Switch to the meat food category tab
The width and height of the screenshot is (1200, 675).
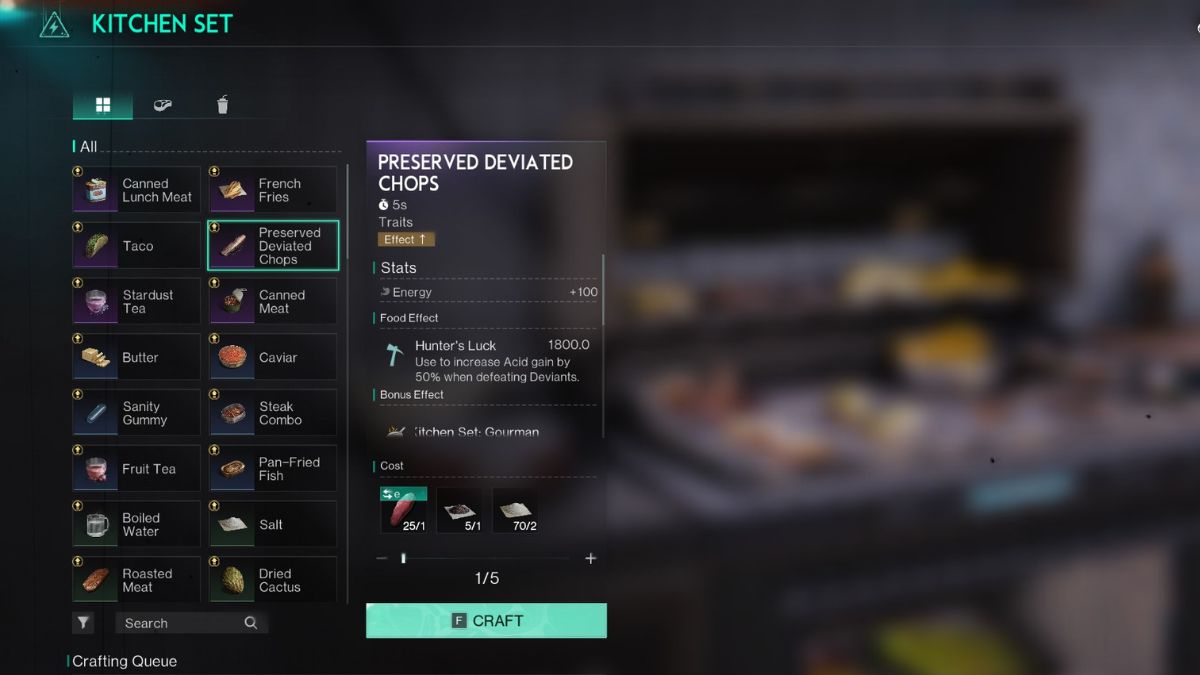pos(162,105)
